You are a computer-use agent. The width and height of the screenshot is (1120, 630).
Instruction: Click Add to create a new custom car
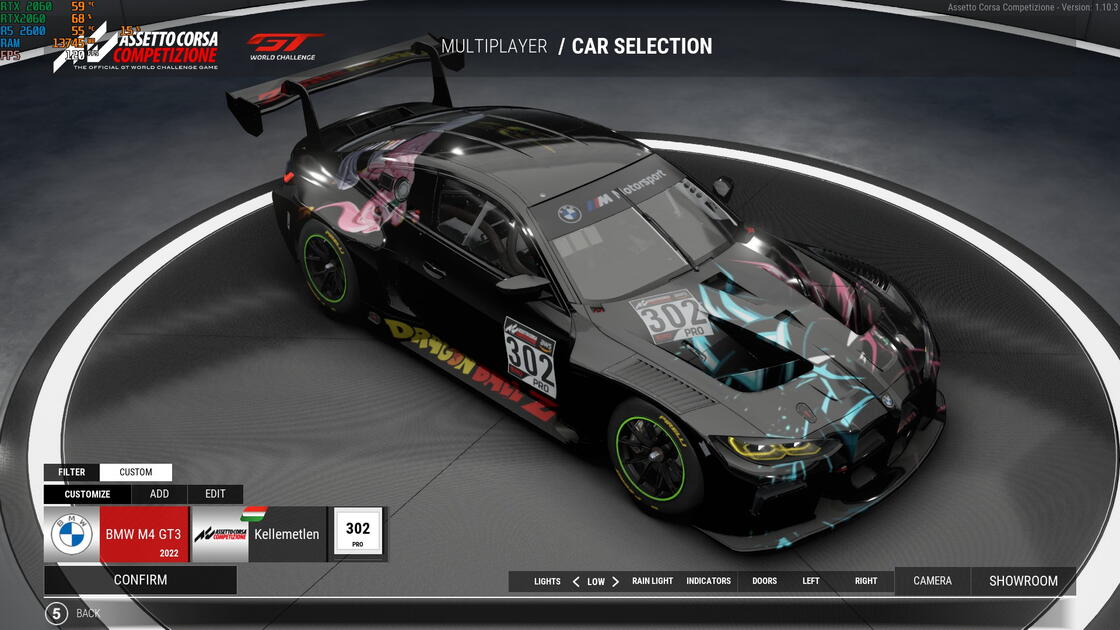(159, 494)
